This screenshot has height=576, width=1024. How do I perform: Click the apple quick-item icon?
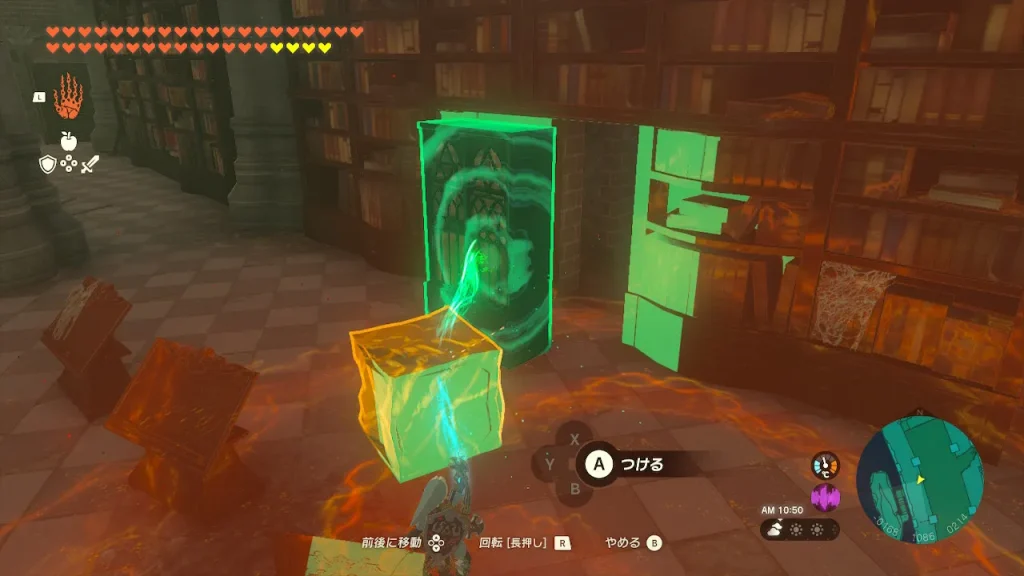click(x=69, y=140)
